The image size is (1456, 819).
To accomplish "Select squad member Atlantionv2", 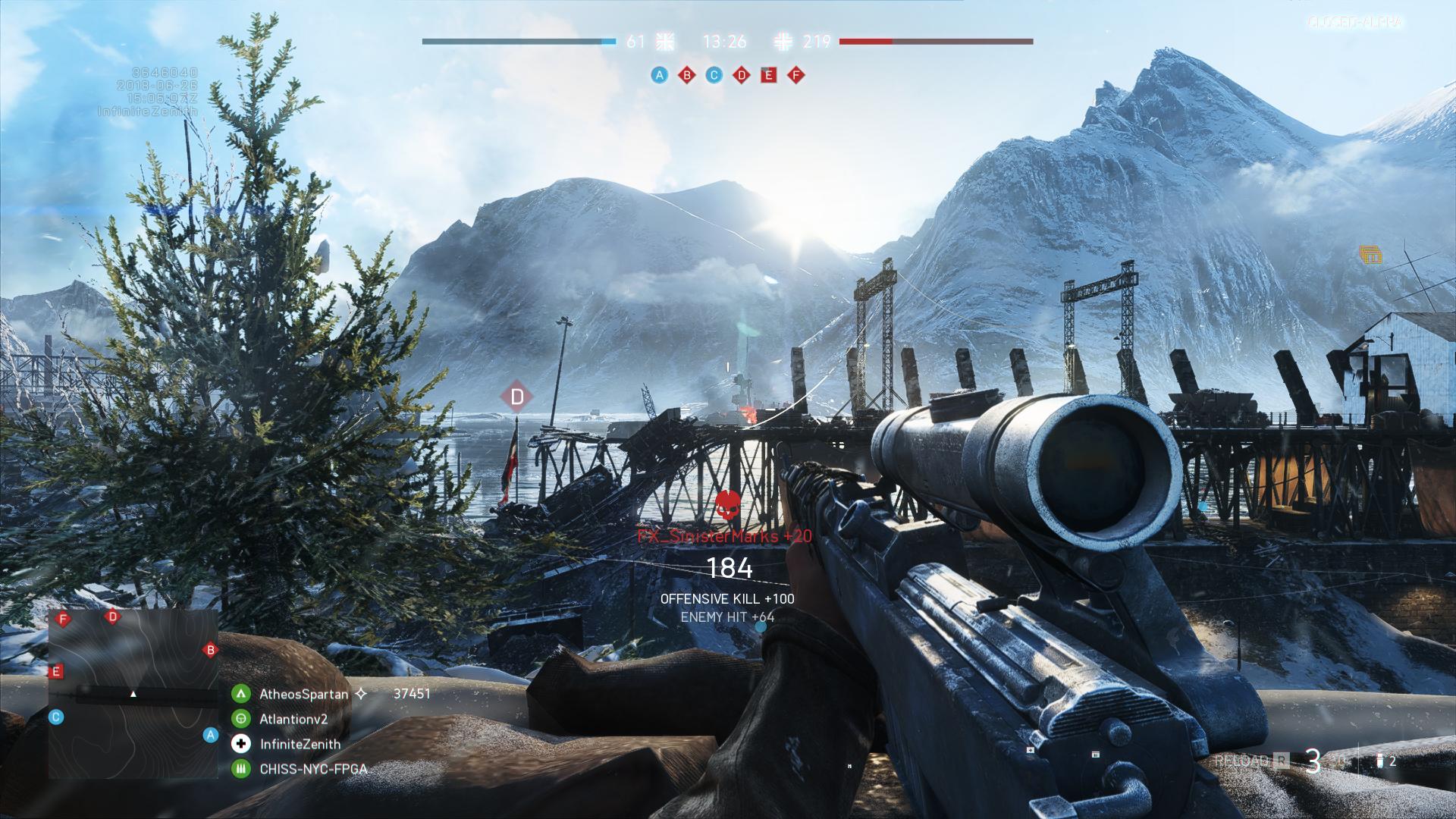I will coord(293,719).
